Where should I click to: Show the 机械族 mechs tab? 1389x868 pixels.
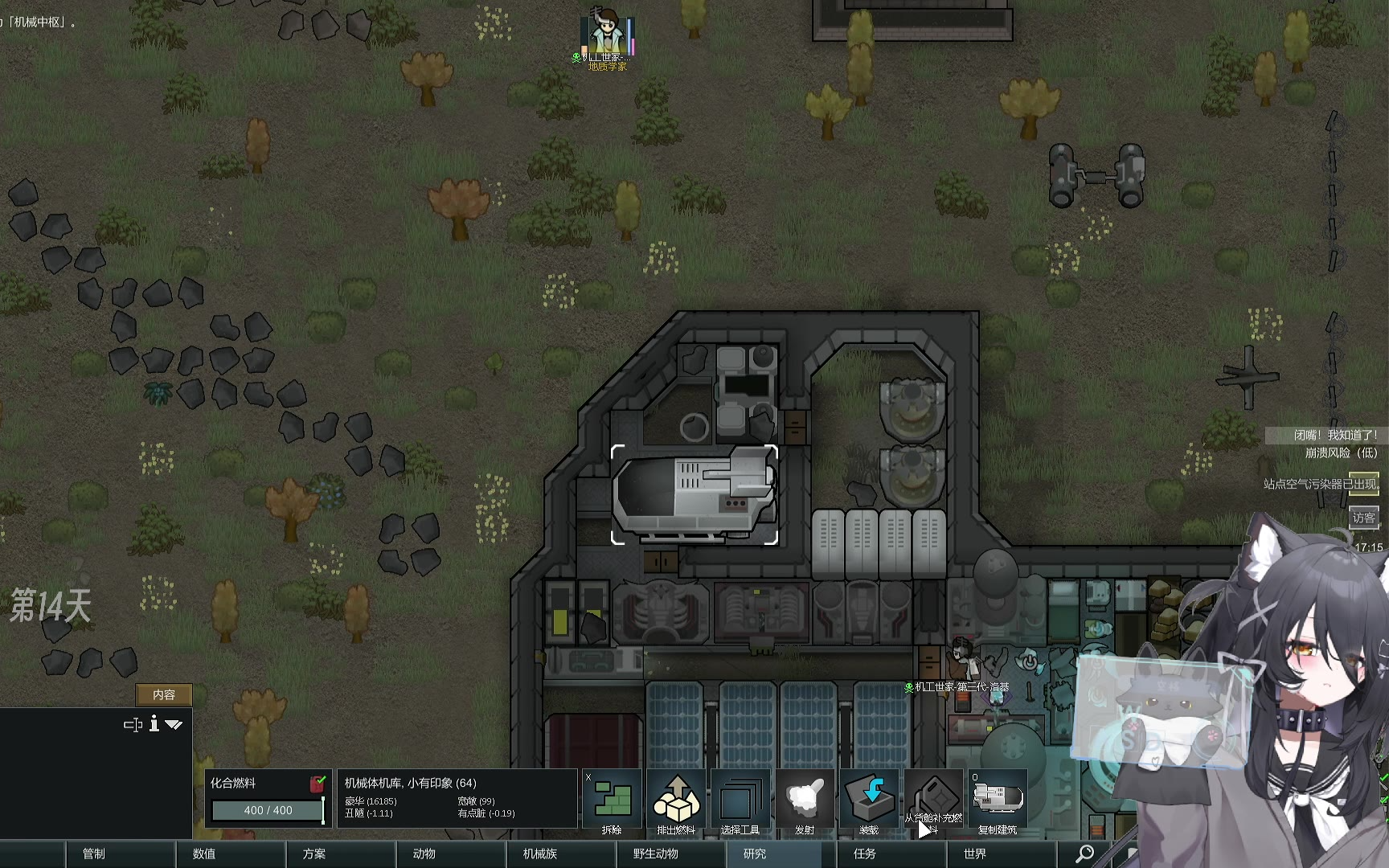[540, 854]
